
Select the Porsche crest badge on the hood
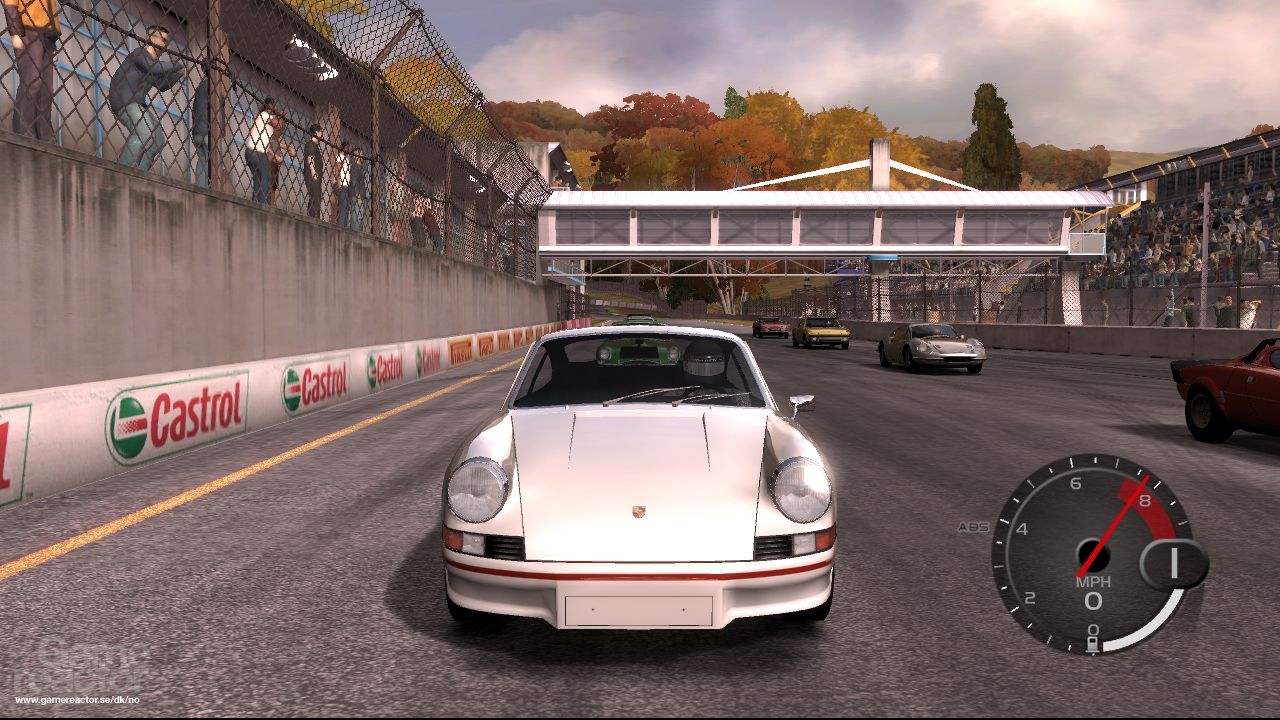click(637, 510)
